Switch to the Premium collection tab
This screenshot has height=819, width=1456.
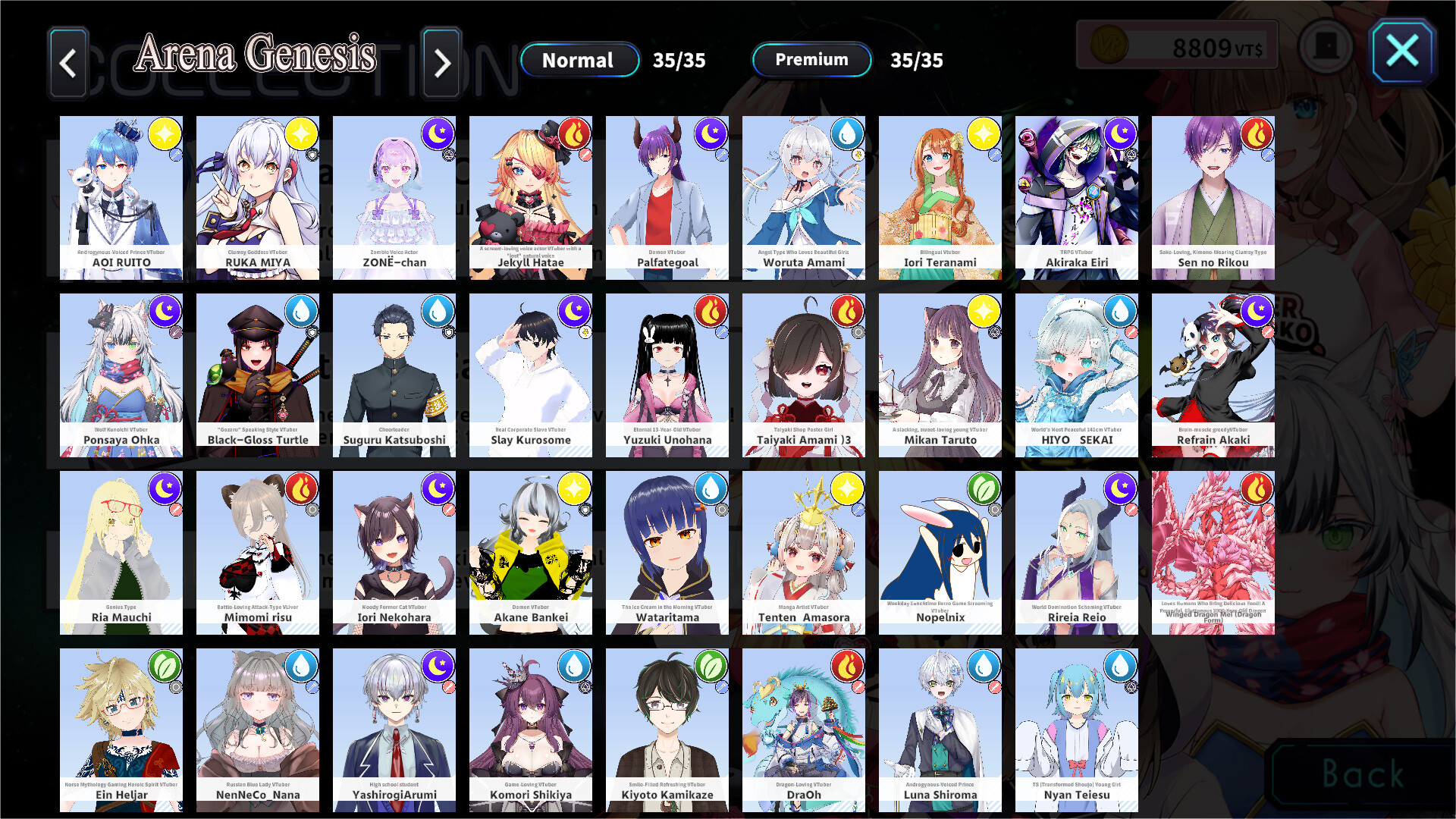coord(810,60)
